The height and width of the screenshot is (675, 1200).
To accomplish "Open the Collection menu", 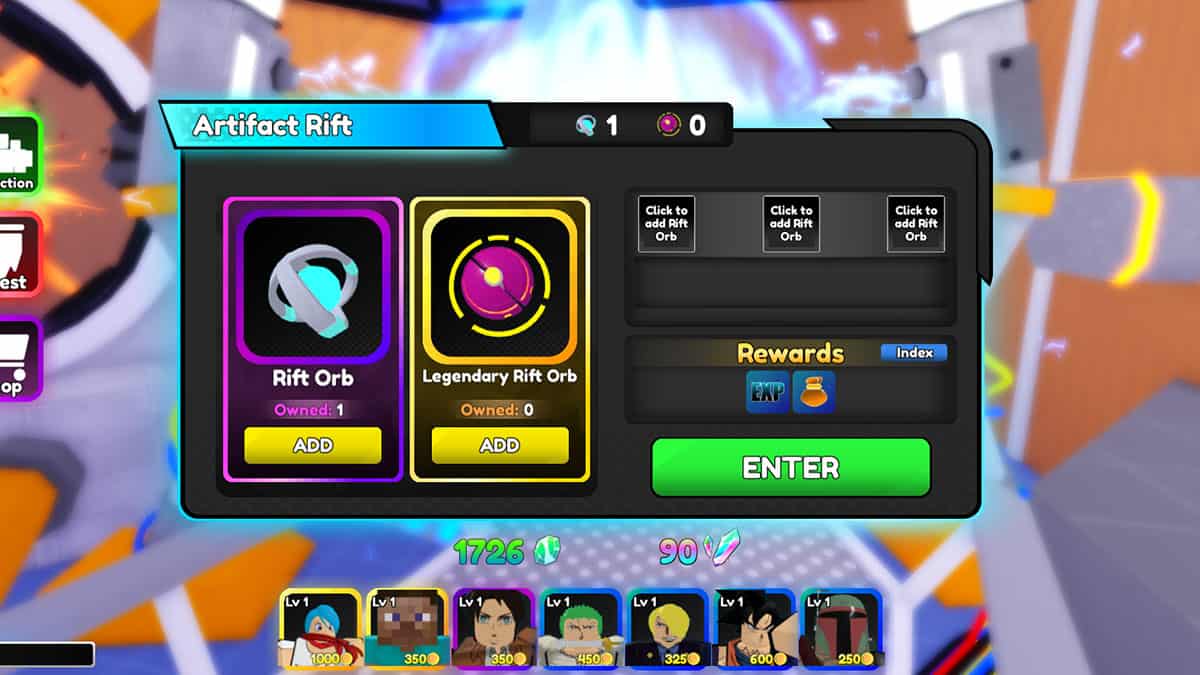I will [17, 155].
